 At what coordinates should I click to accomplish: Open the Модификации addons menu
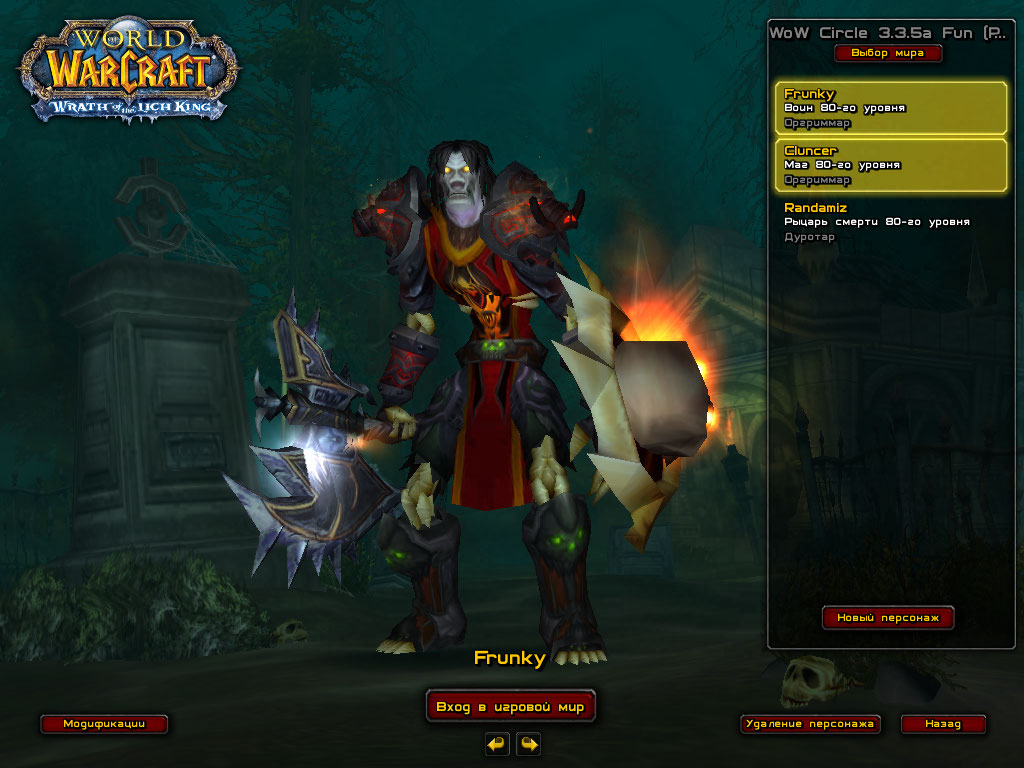pyautogui.click(x=104, y=724)
